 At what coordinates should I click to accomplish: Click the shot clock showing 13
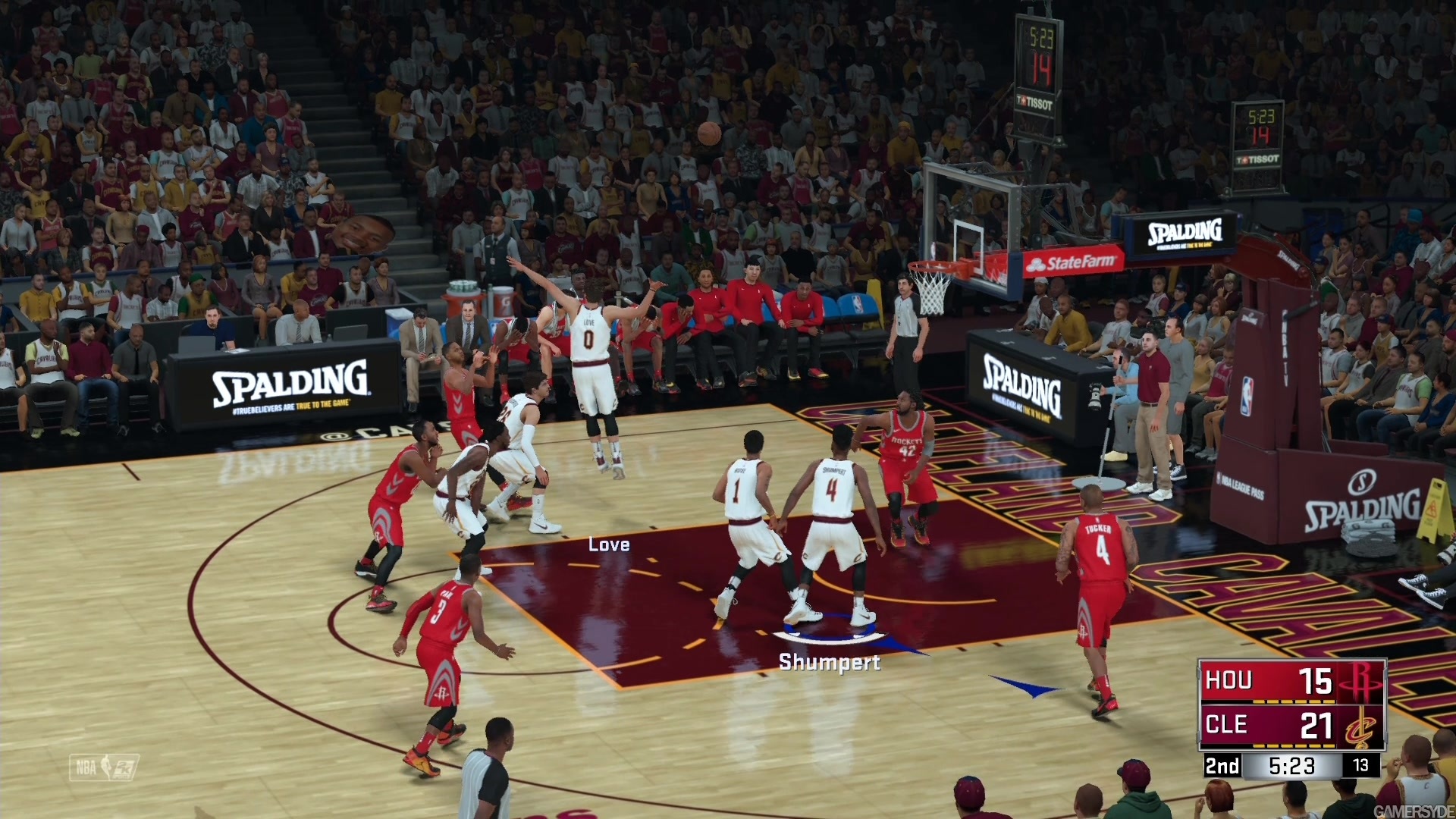1360,765
